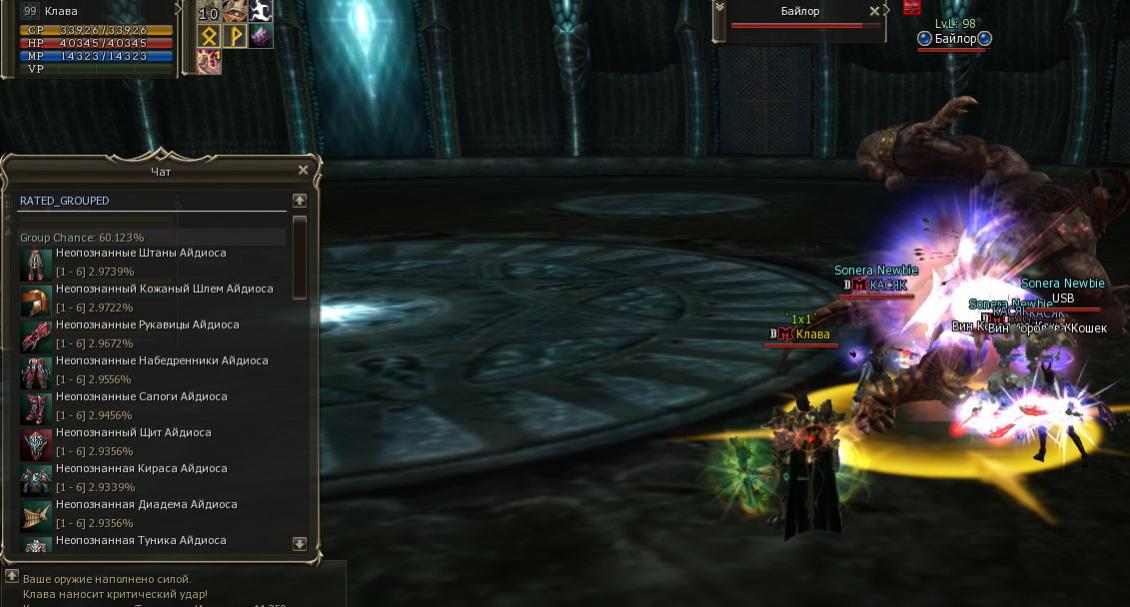Viewport: 1130px width, 607px height.
Task: Click the yellow P-shaped rune buff icon
Action: pyautogui.click(x=235, y=36)
